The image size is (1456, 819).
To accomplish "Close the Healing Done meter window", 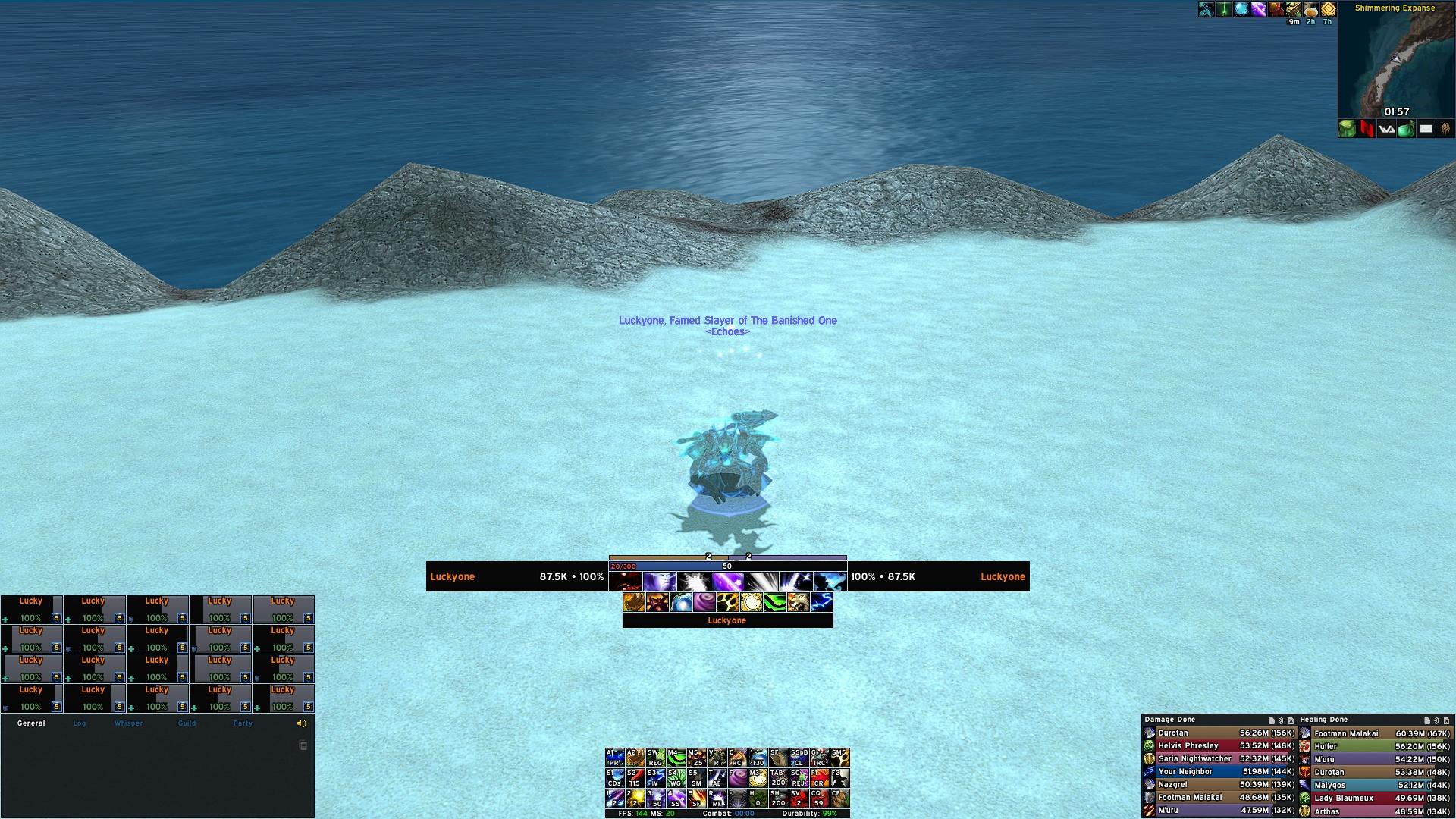I will [x=1446, y=720].
